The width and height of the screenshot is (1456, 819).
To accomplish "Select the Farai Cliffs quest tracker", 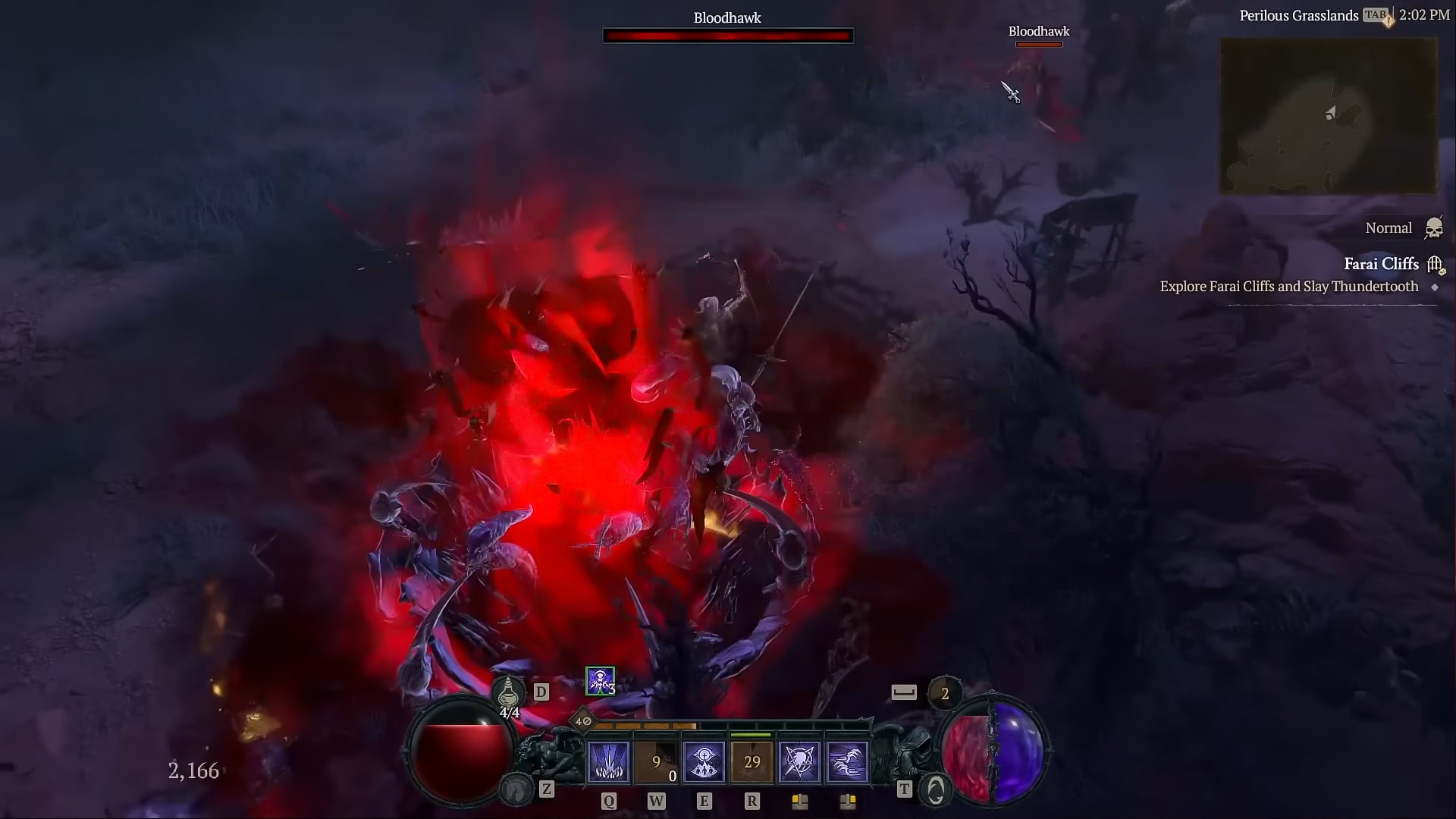I will pos(1381,264).
